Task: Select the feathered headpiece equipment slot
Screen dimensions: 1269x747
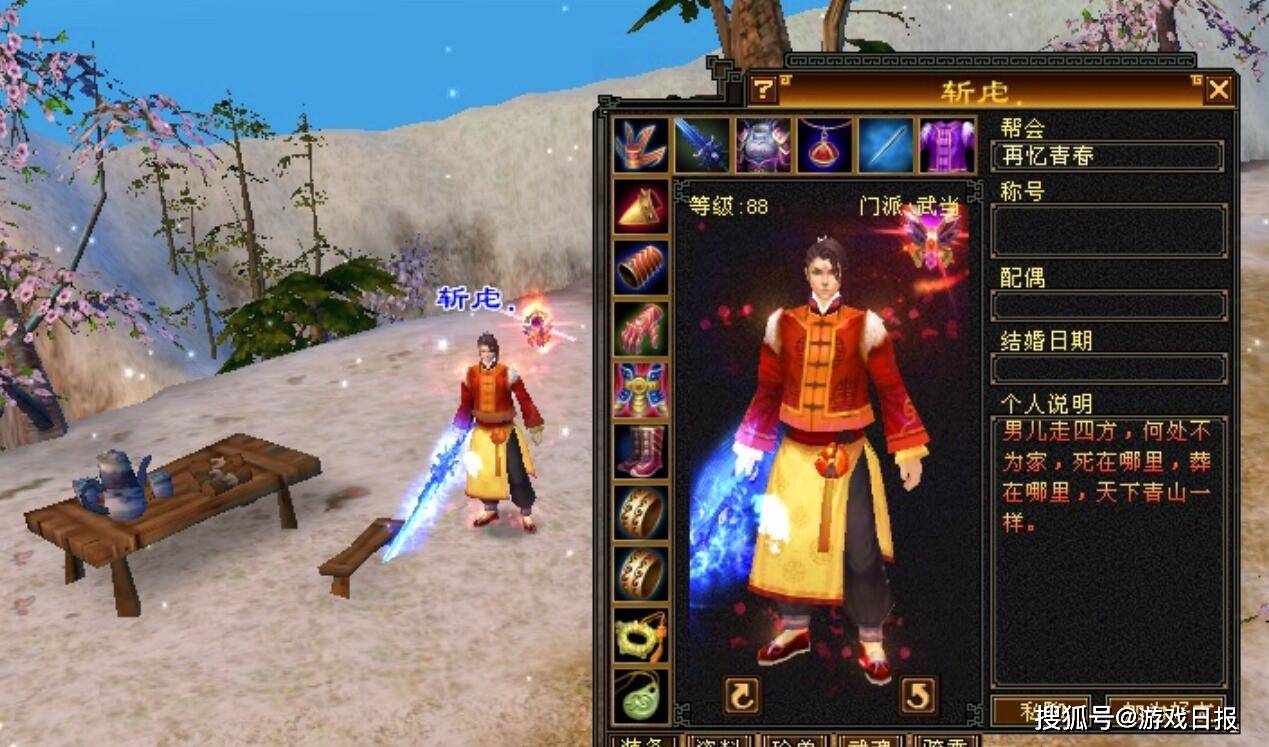Action: [x=640, y=146]
